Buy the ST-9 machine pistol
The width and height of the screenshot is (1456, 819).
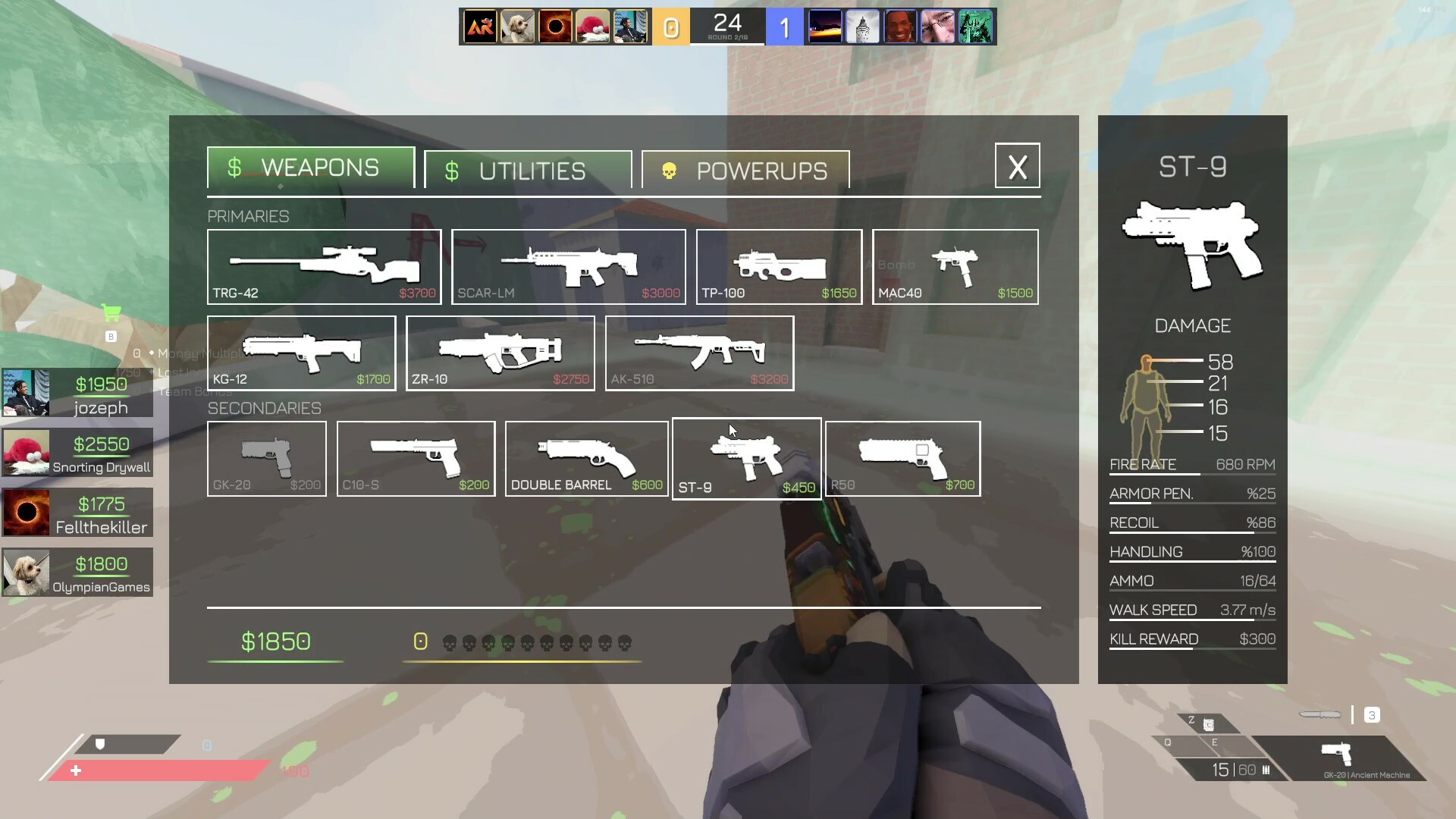(746, 458)
